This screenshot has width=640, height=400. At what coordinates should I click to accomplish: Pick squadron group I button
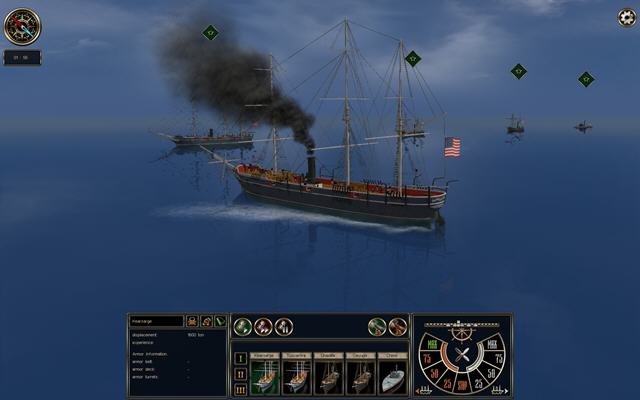pyautogui.click(x=240, y=358)
